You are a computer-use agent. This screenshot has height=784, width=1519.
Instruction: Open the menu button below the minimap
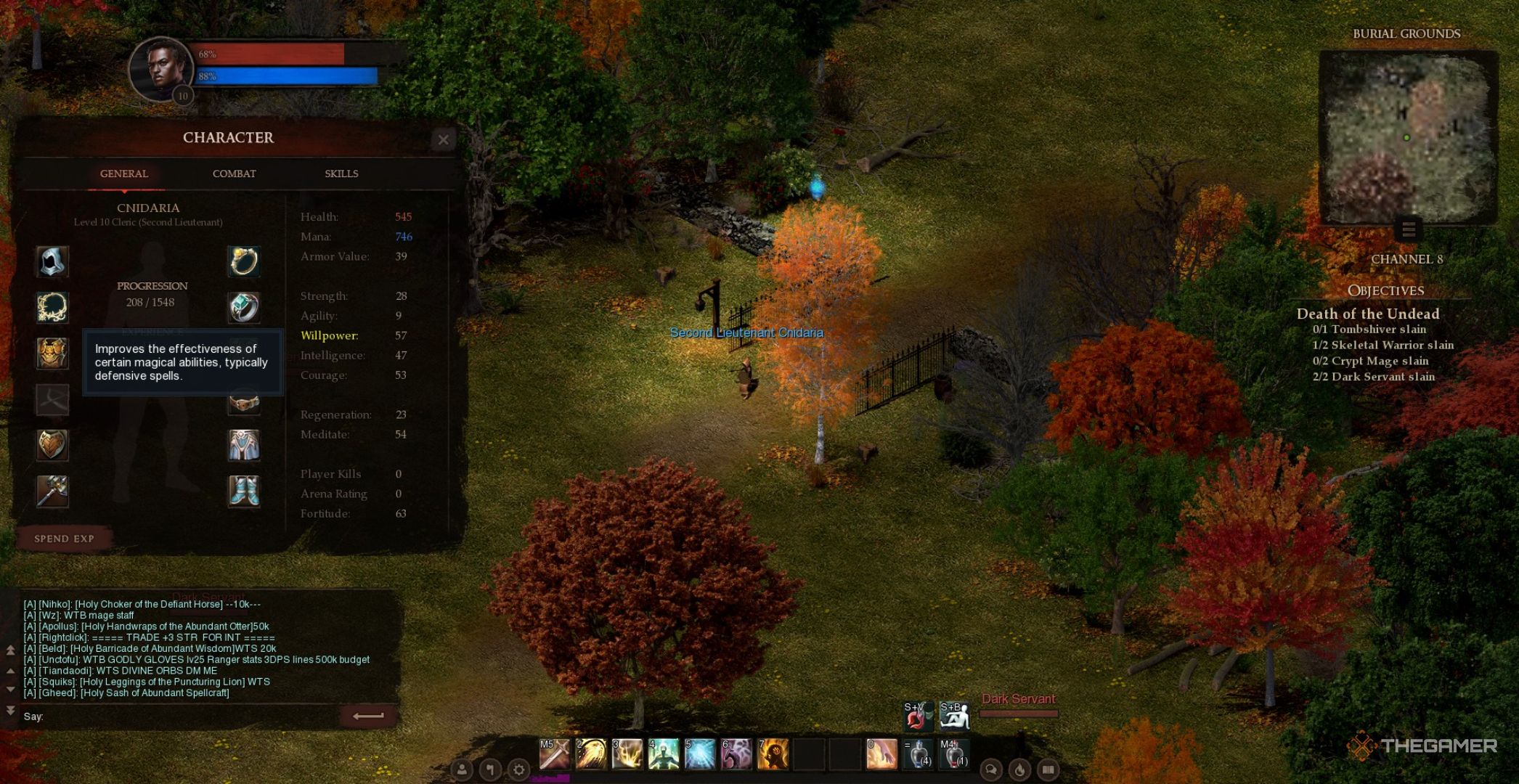coord(1409,230)
